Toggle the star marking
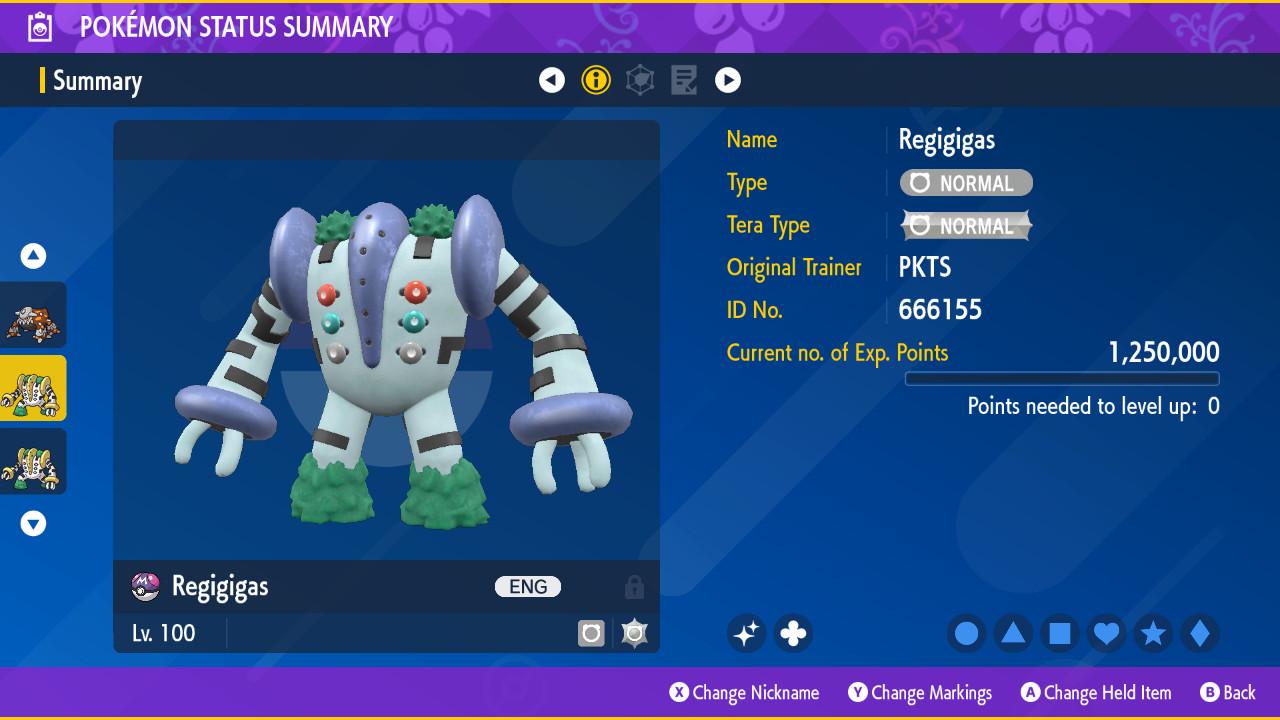Screen dimensions: 1280x720 pyautogui.click(x=1153, y=633)
